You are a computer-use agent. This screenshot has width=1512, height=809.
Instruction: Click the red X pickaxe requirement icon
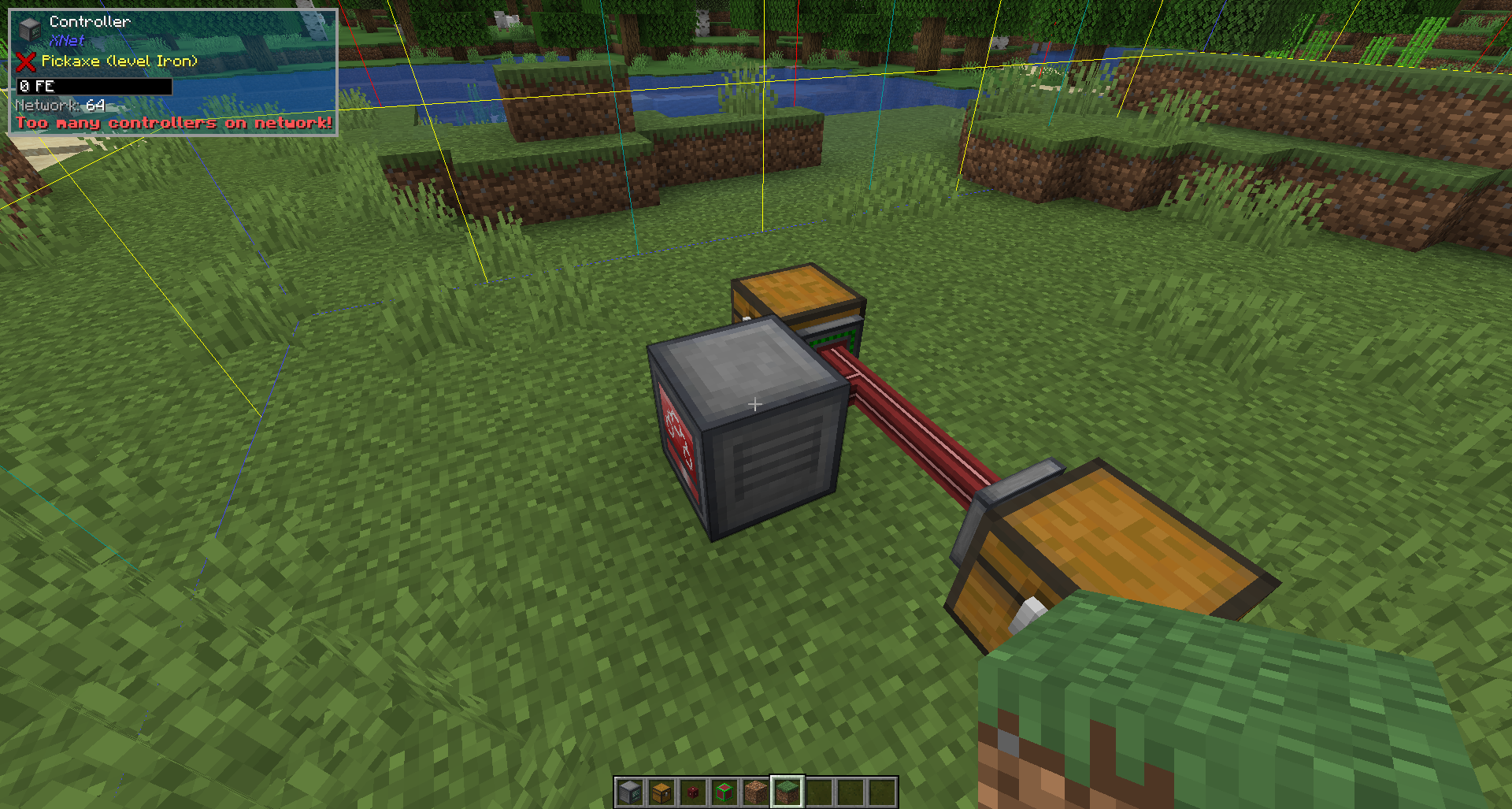pos(25,63)
